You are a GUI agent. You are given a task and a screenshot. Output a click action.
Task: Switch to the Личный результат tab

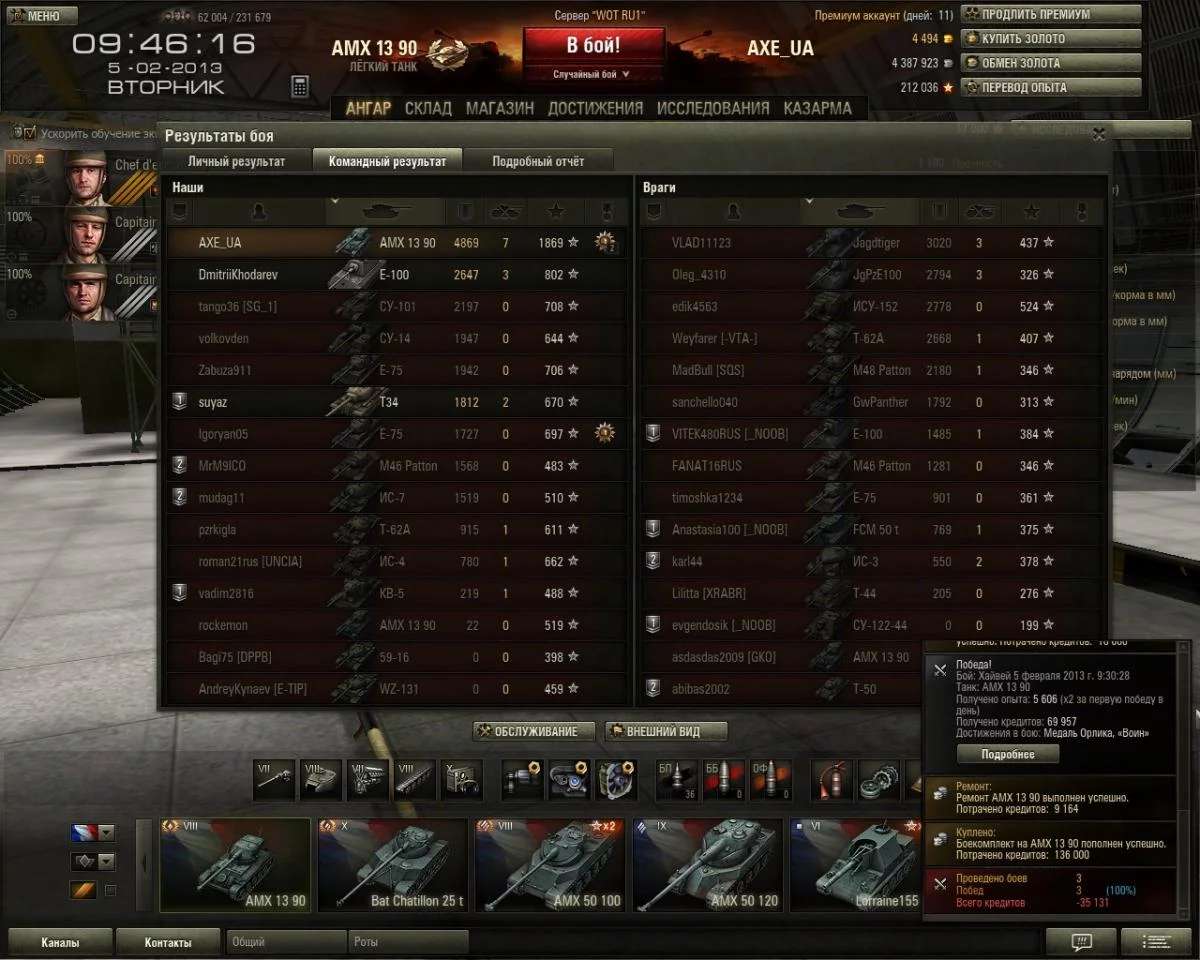(236, 161)
